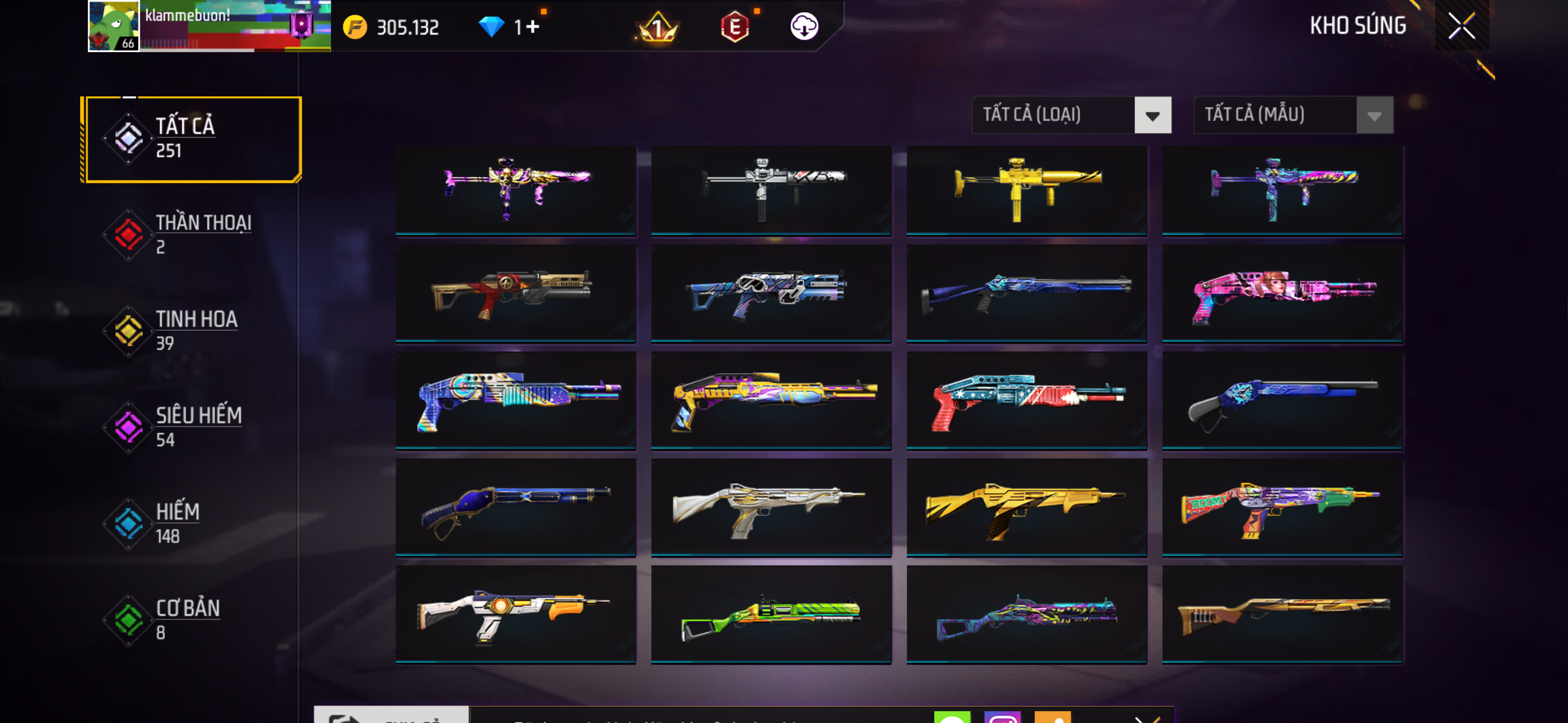Add diamonds with the plus button
This screenshot has height=723, width=1568.
[533, 27]
